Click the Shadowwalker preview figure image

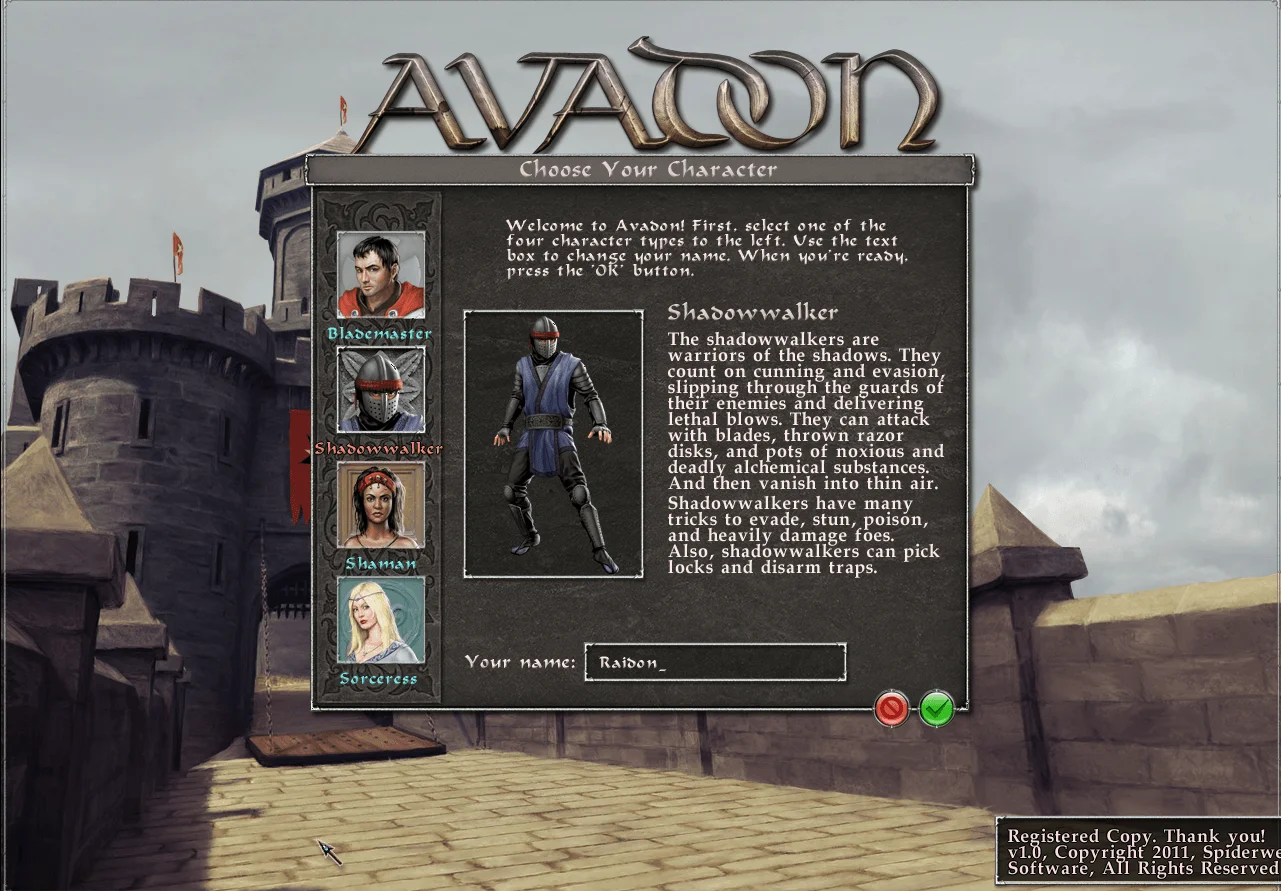click(x=552, y=440)
